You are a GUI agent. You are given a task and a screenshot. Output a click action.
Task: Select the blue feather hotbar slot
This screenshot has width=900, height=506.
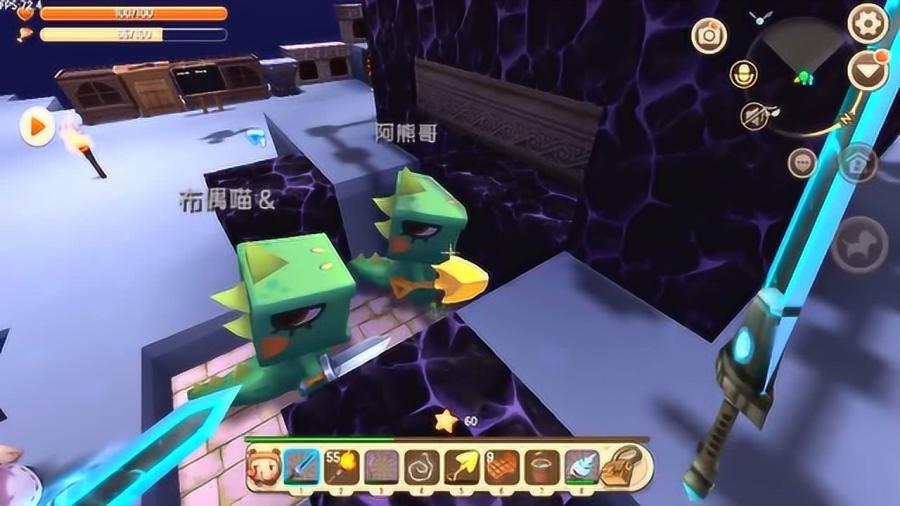point(581,465)
